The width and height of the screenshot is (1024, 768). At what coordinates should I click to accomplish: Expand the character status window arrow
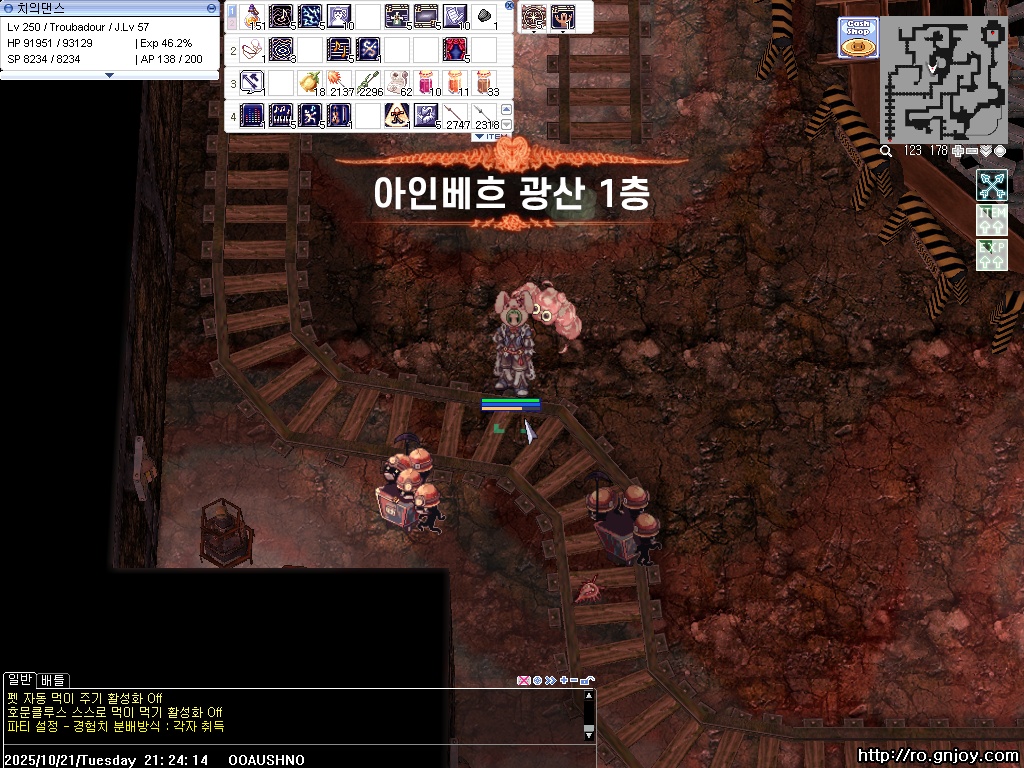coord(110,75)
